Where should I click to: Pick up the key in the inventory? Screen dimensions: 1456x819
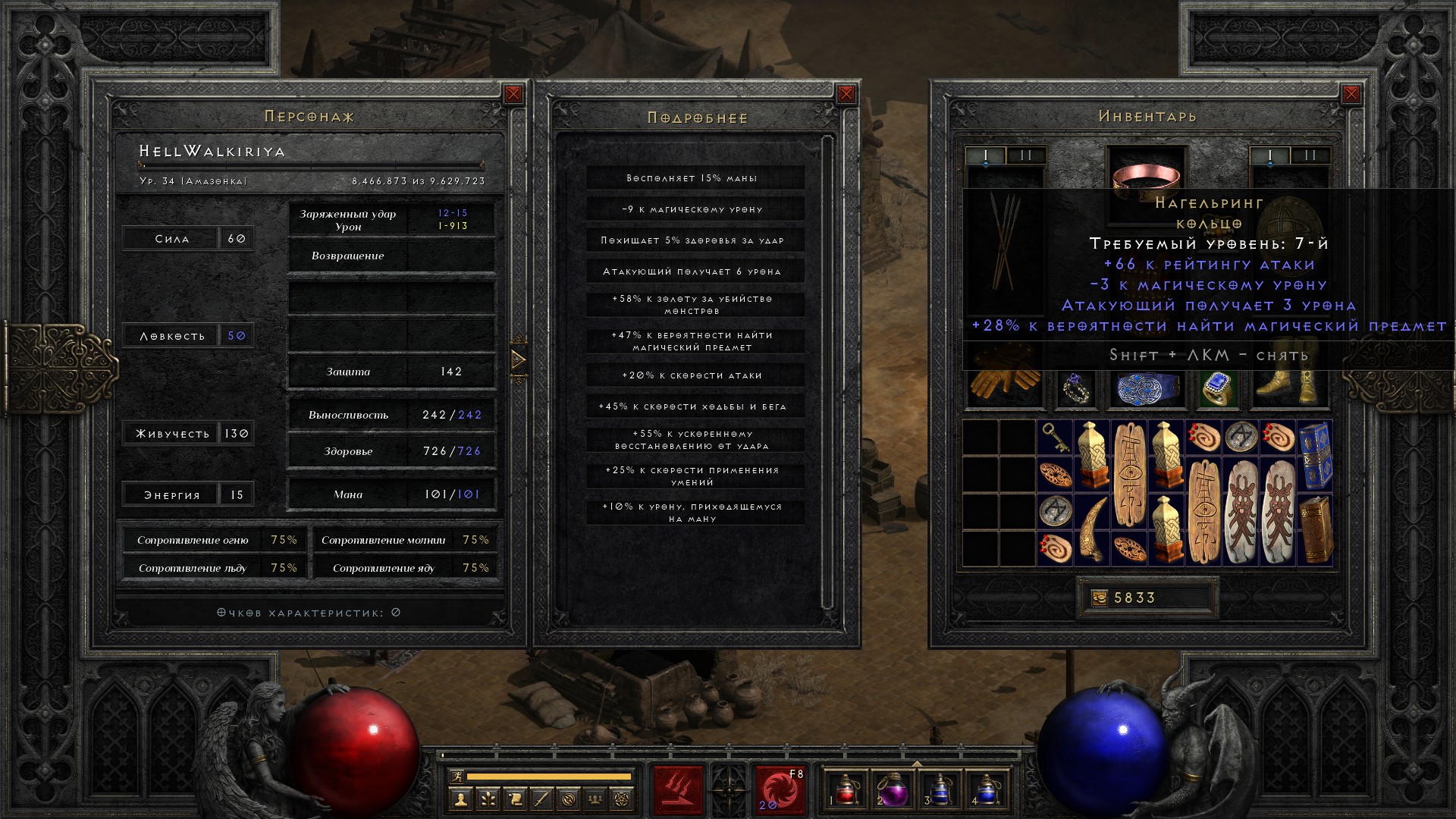tap(1055, 438)
